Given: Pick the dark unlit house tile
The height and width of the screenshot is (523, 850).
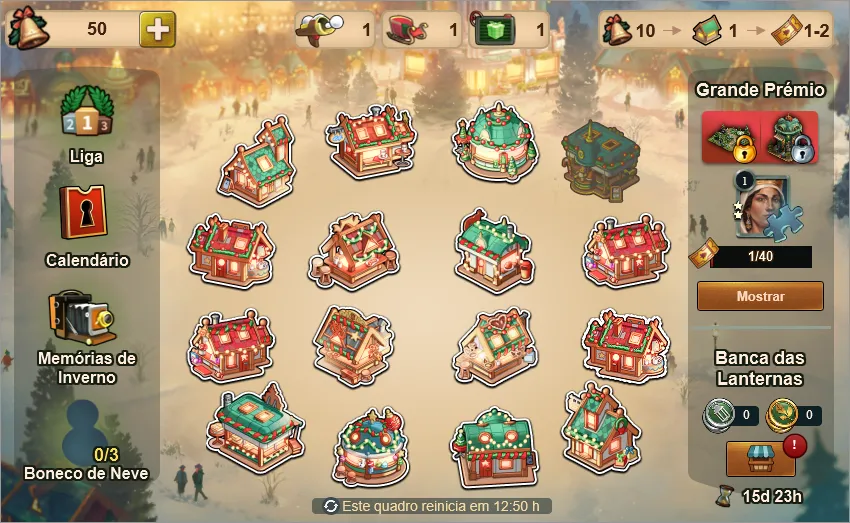Looking at the screenshot, I should point(600,158).
